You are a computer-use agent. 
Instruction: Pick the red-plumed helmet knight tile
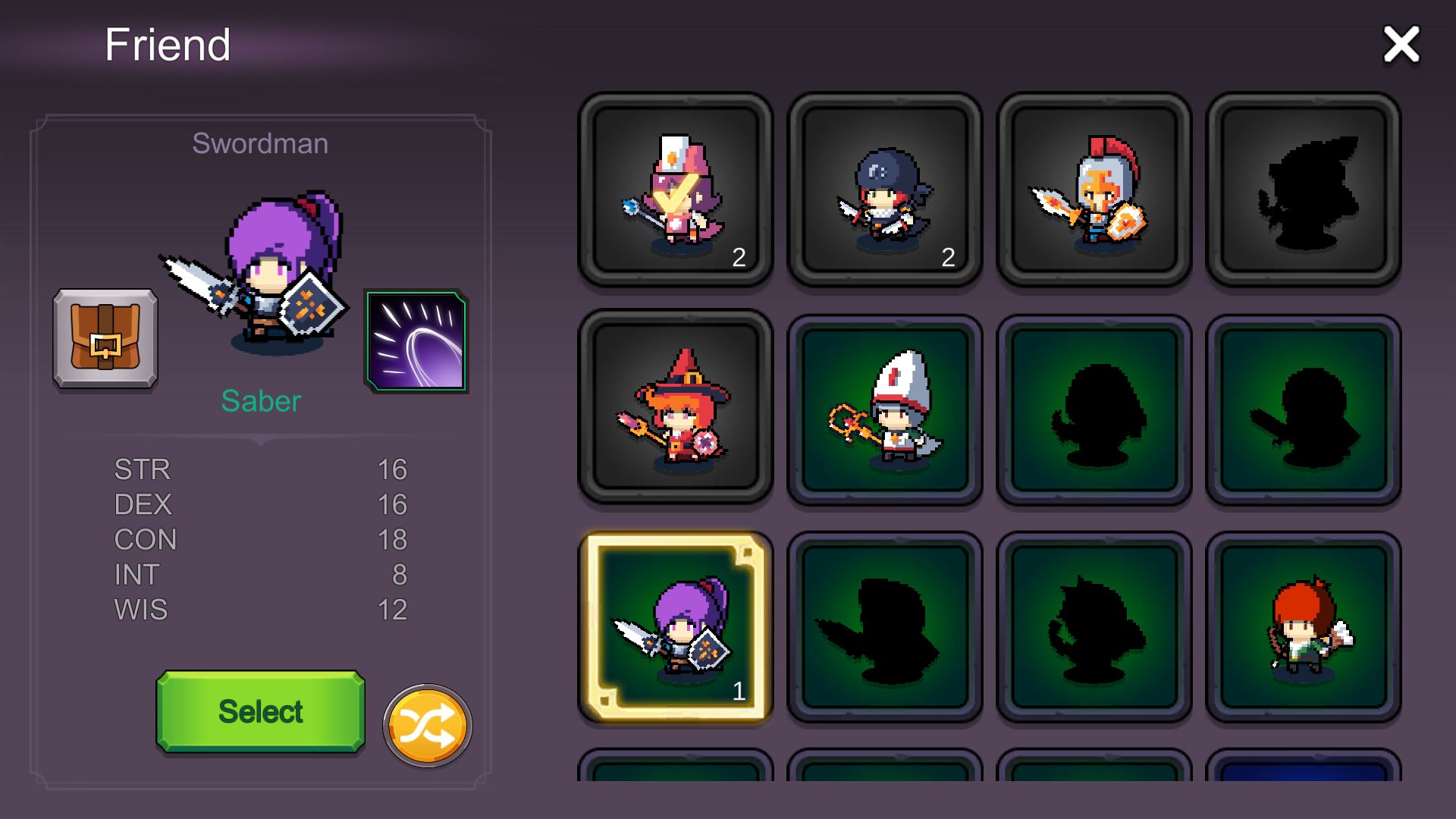[x=1094, y=190]
